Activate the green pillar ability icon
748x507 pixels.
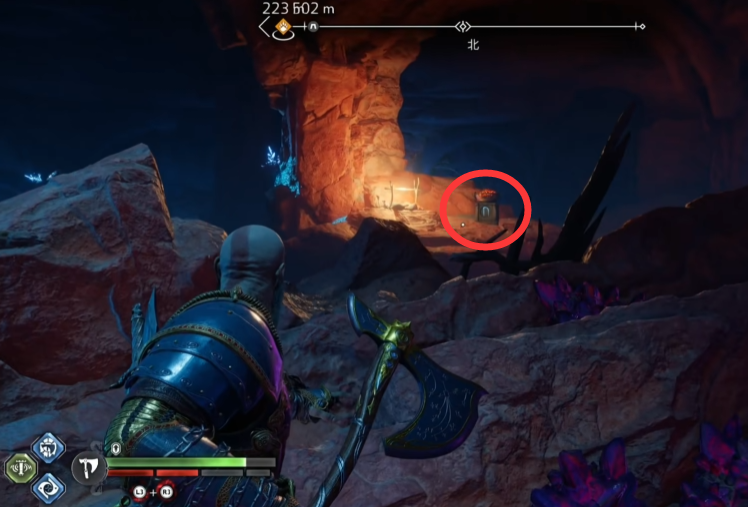click(x=20, y=467)
